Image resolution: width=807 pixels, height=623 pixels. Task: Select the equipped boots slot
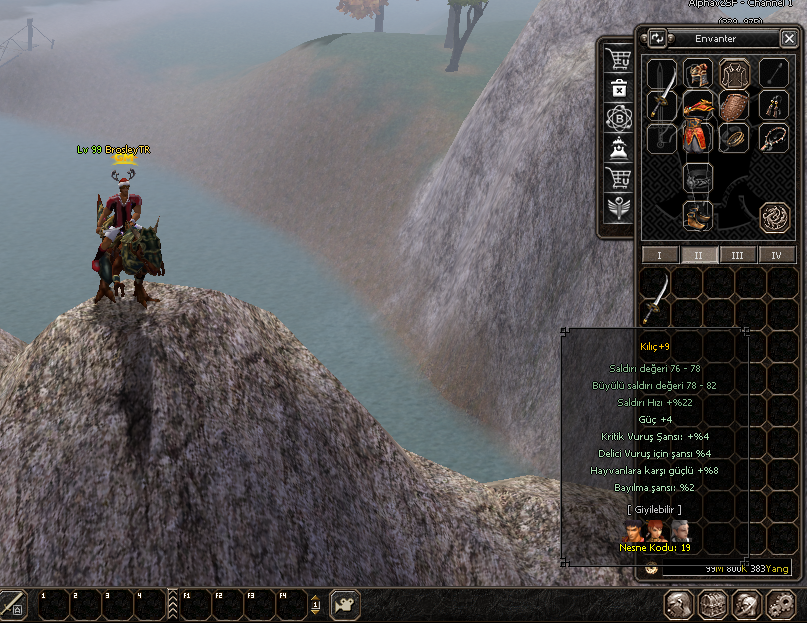(x=696, y=214)
